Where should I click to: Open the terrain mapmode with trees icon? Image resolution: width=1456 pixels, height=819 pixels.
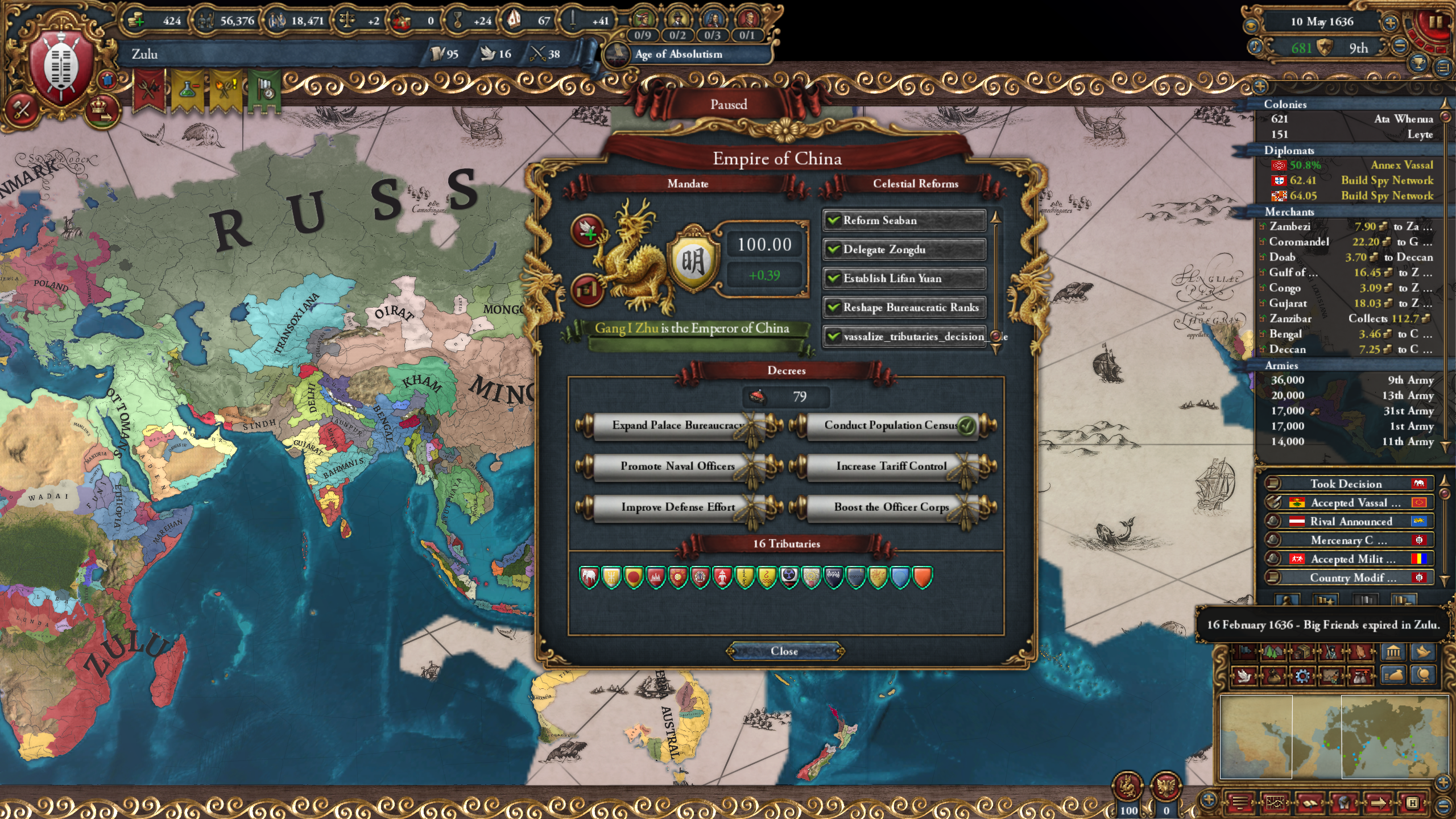tap(1272, 652)
